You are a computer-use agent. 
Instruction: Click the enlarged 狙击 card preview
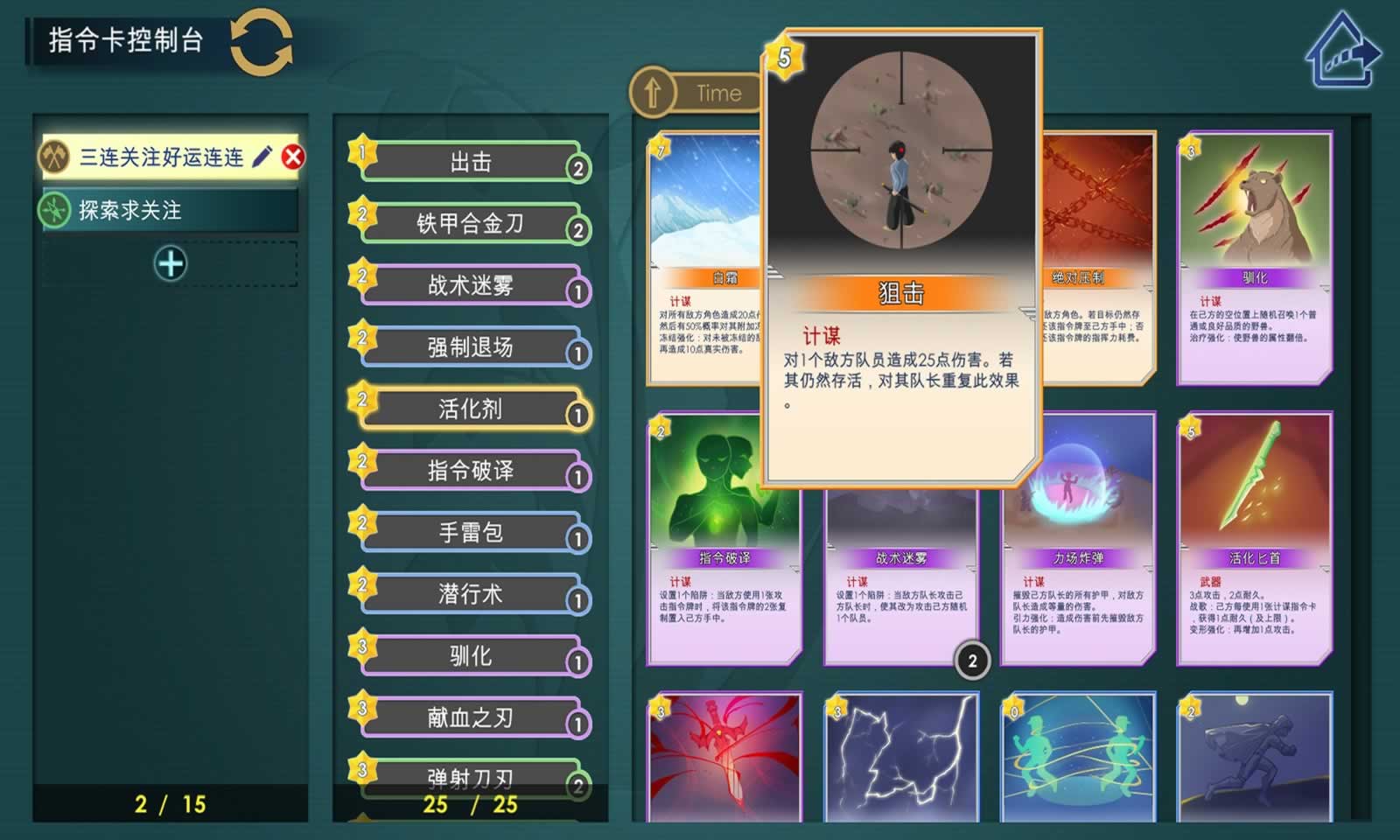pos(901,262)
